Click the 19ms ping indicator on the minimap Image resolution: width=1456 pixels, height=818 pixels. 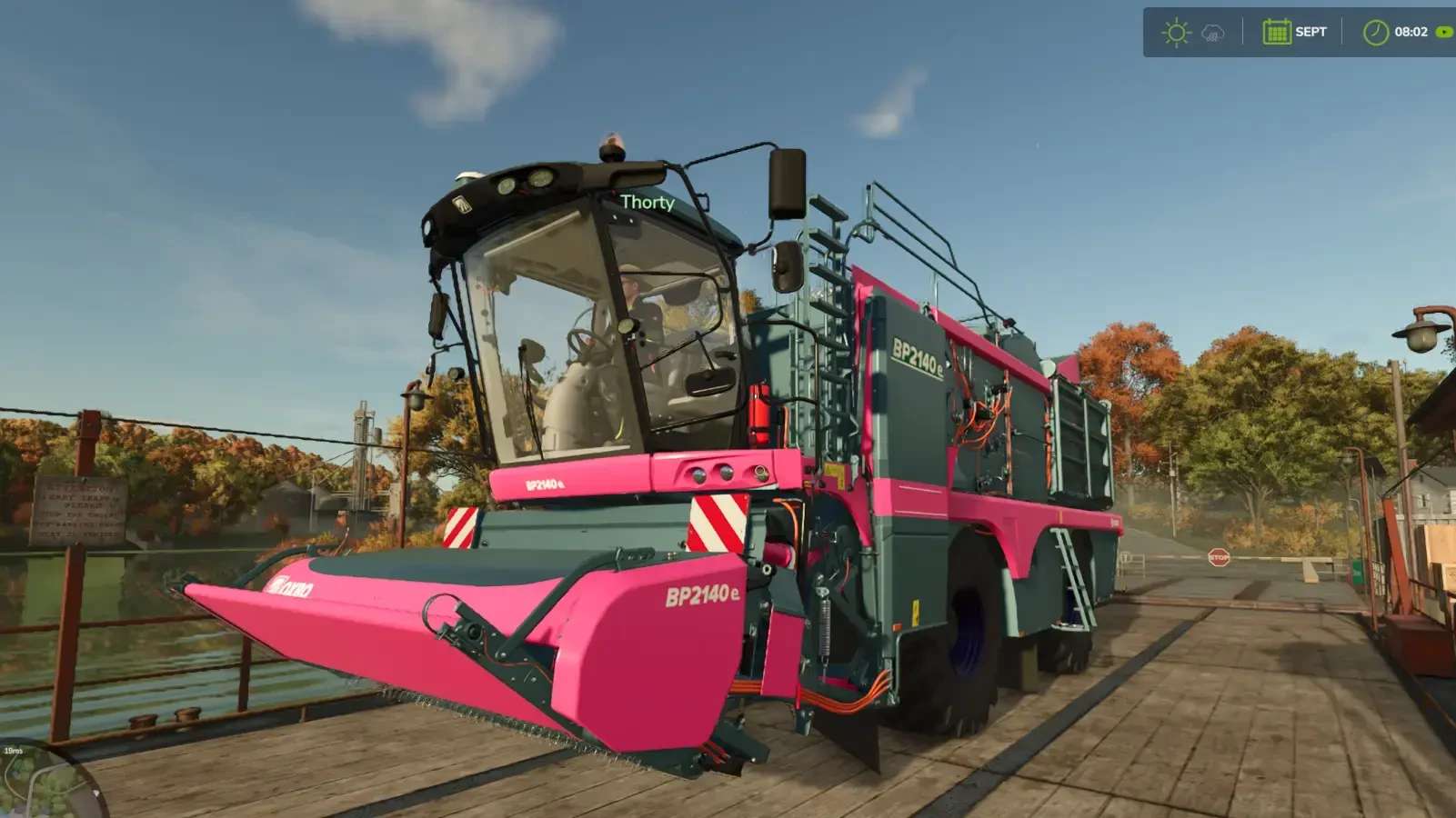14,751
